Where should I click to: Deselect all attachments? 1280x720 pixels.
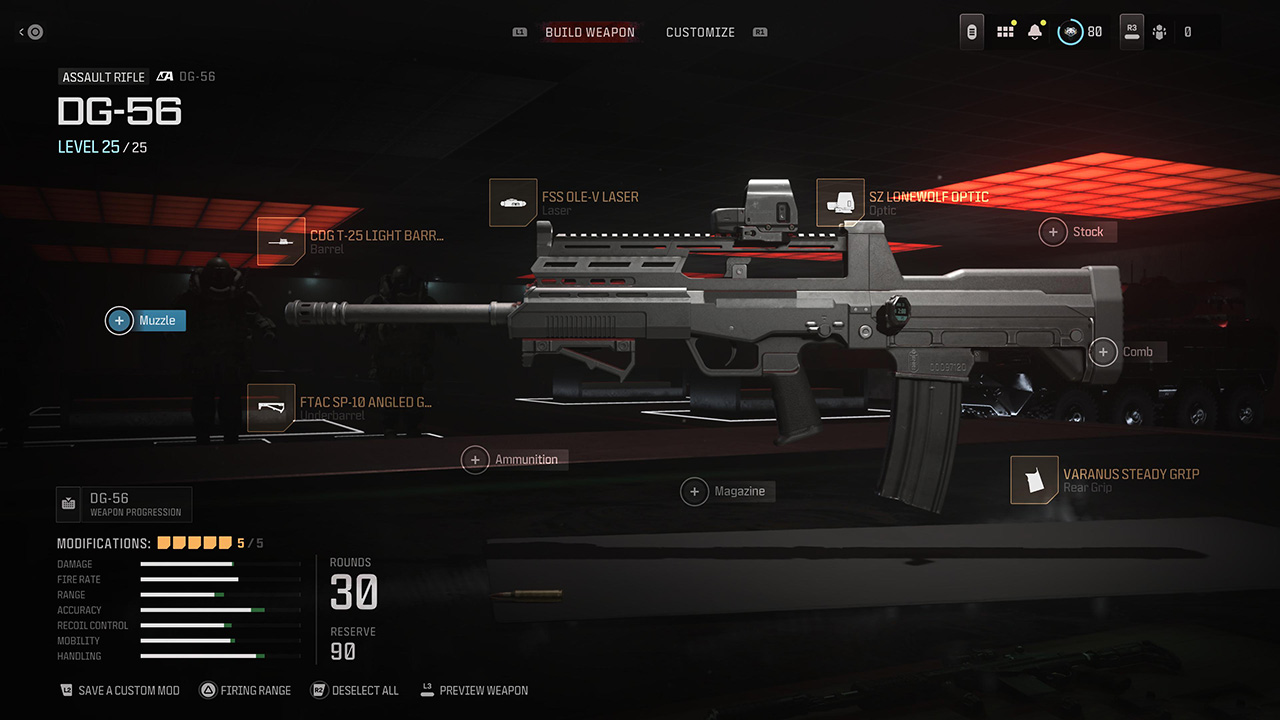click(x=355, y=690)
